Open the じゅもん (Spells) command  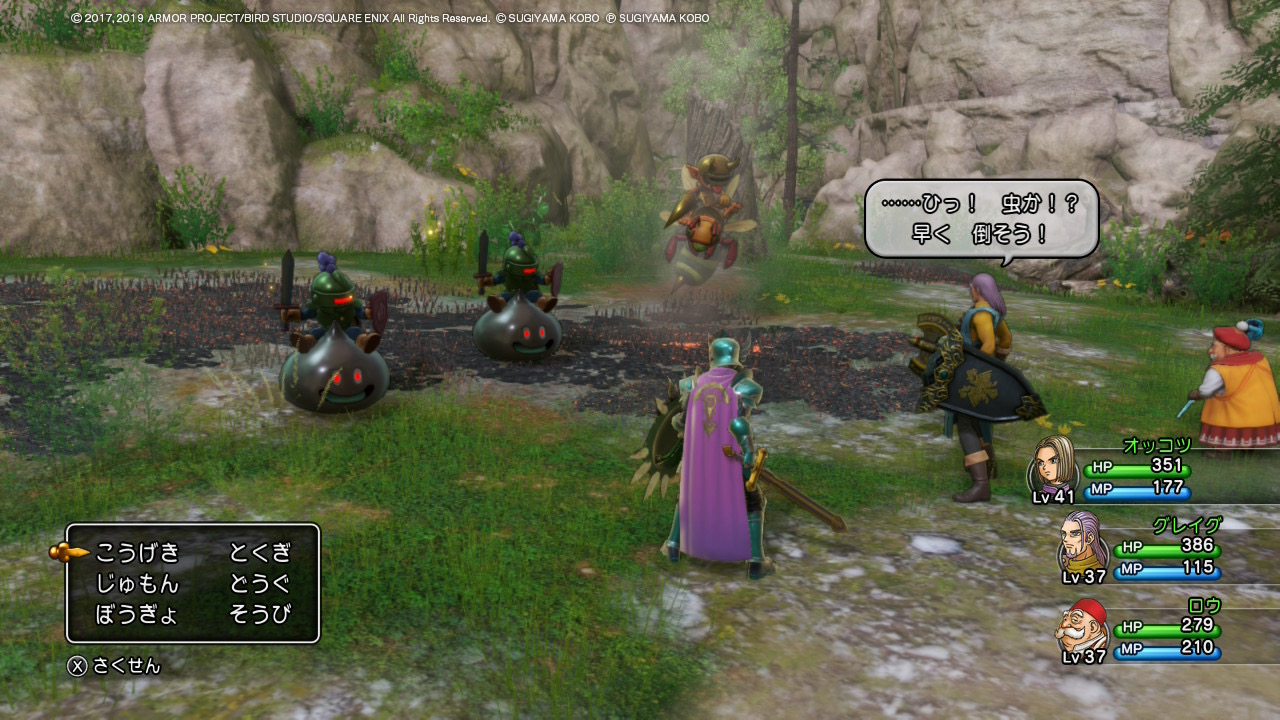[138, 584]
